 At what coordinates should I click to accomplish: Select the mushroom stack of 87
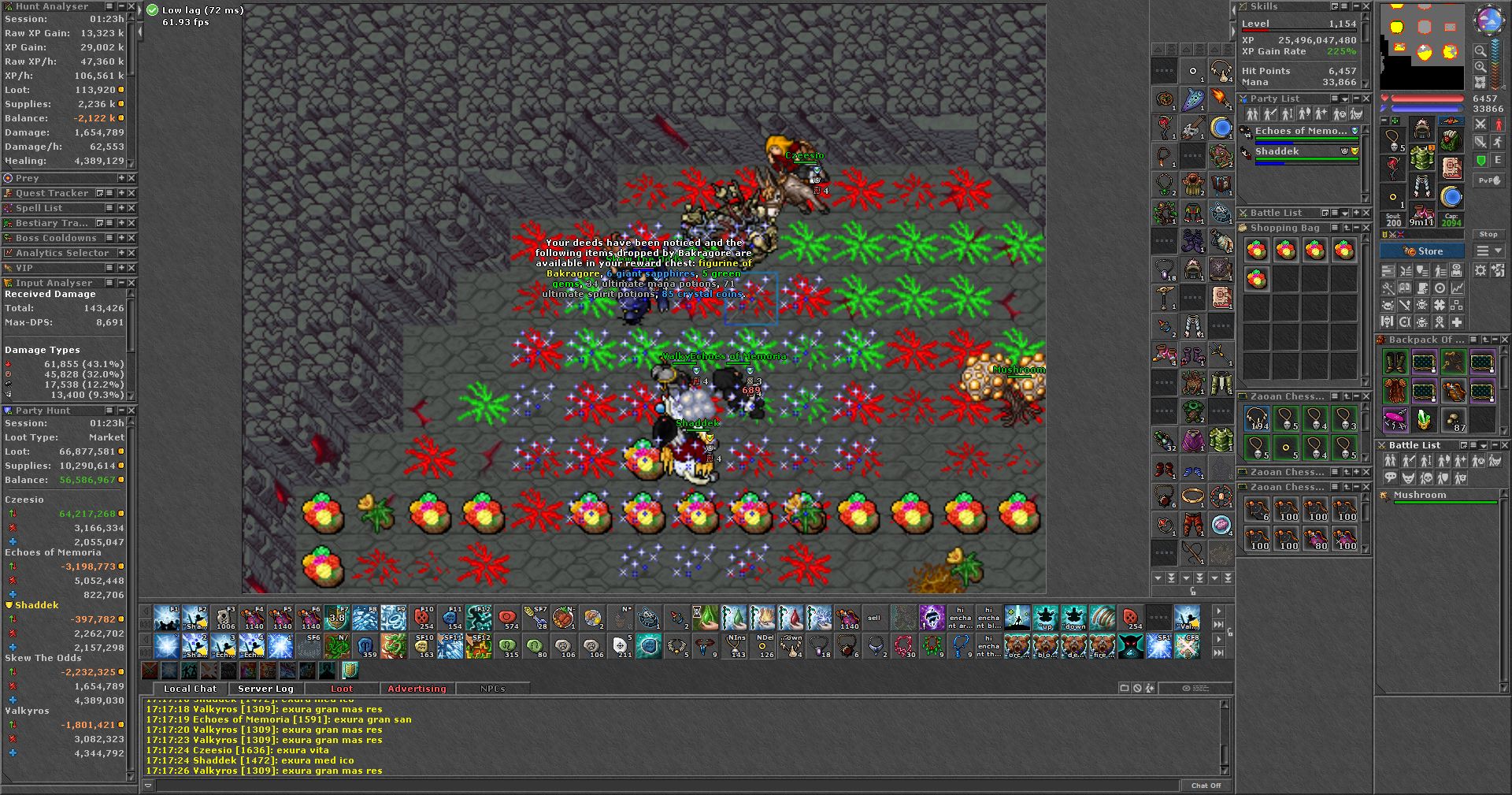[x=1453, y=420]
